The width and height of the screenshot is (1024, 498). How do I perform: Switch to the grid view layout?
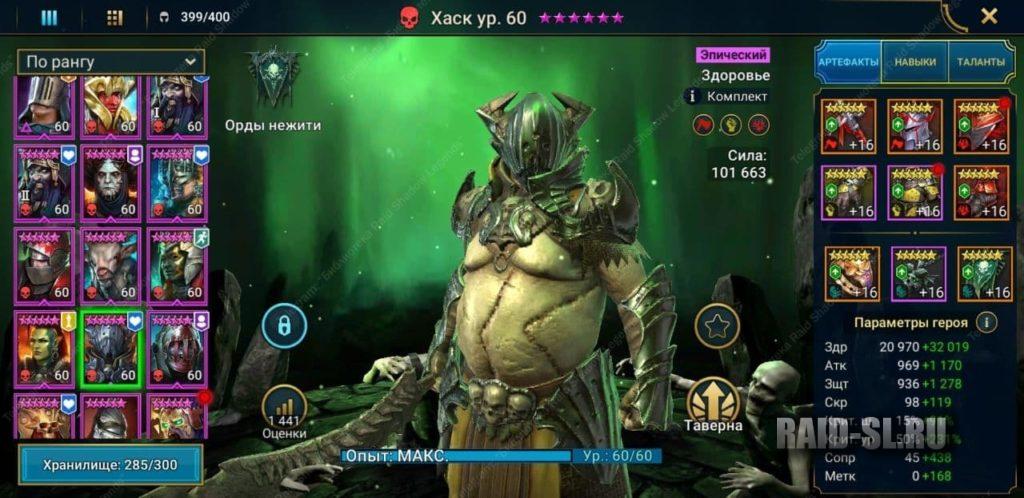114,17
